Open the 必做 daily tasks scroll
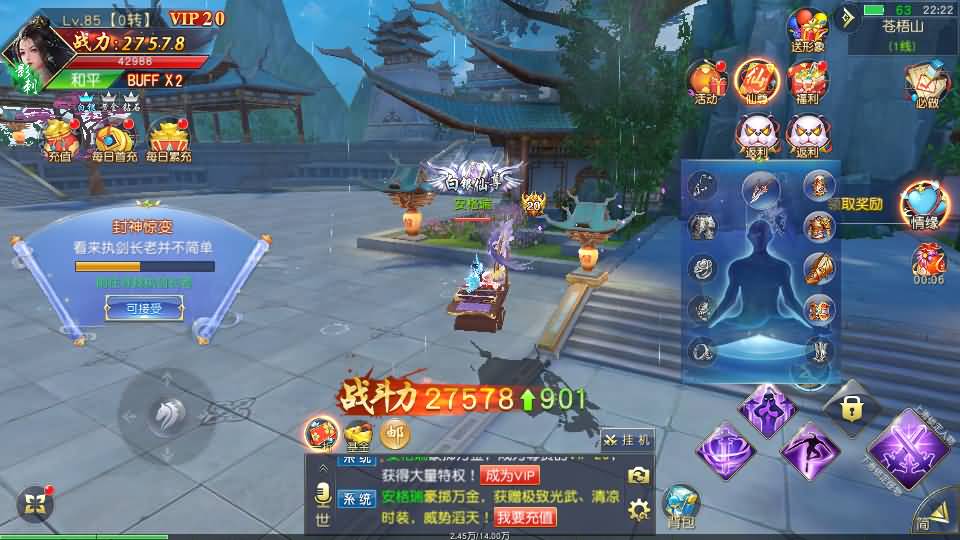This screenshot has height=540, width=960. 926,83
